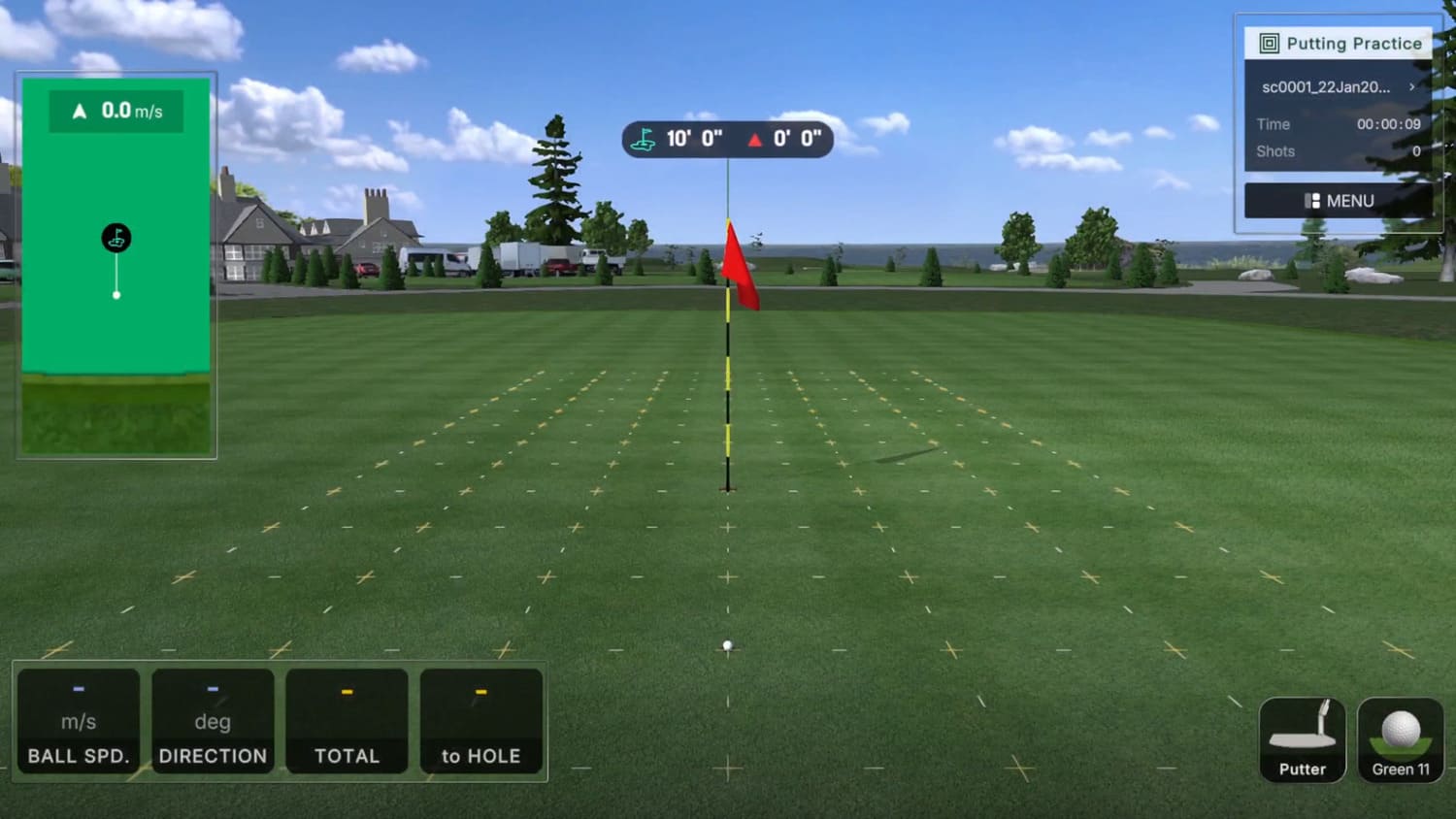Screen dimensions: 1456x819
Task: Click the hole marker on the green minimap
Action: (116, 237)
